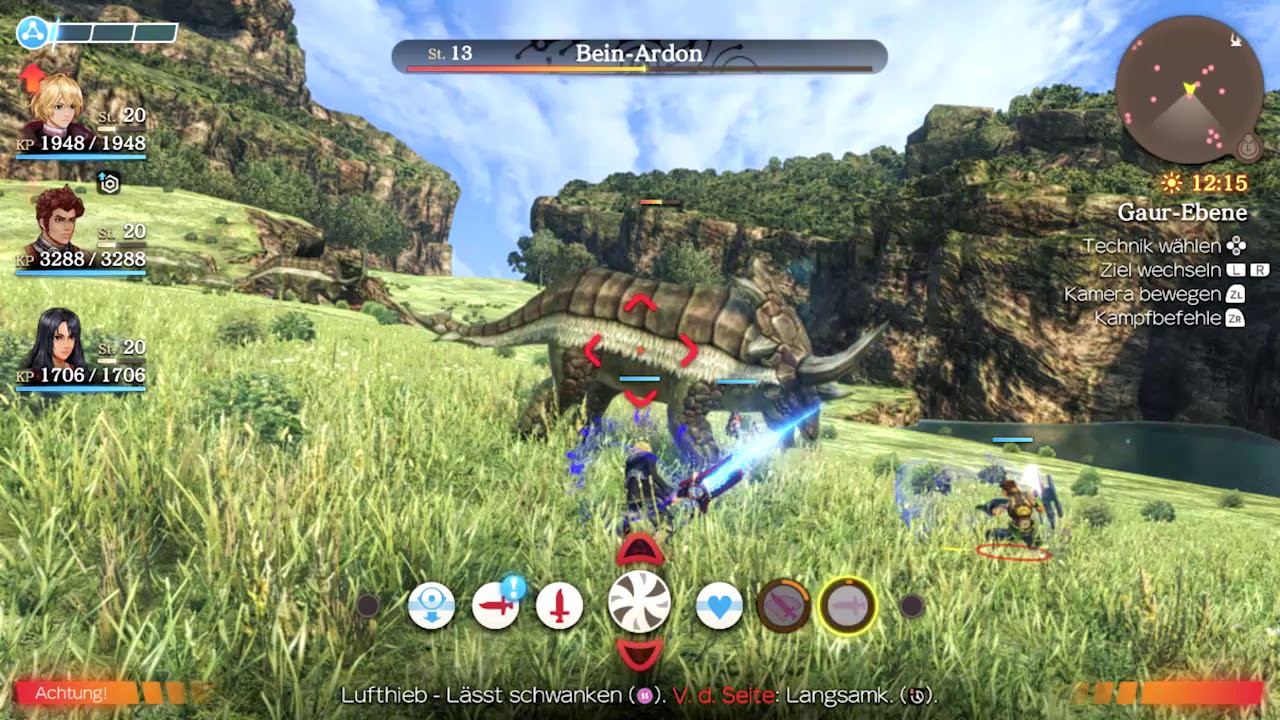Select the orange-ringed cooldown sword art
This screenshot has height=720, width=1280.
784,606
